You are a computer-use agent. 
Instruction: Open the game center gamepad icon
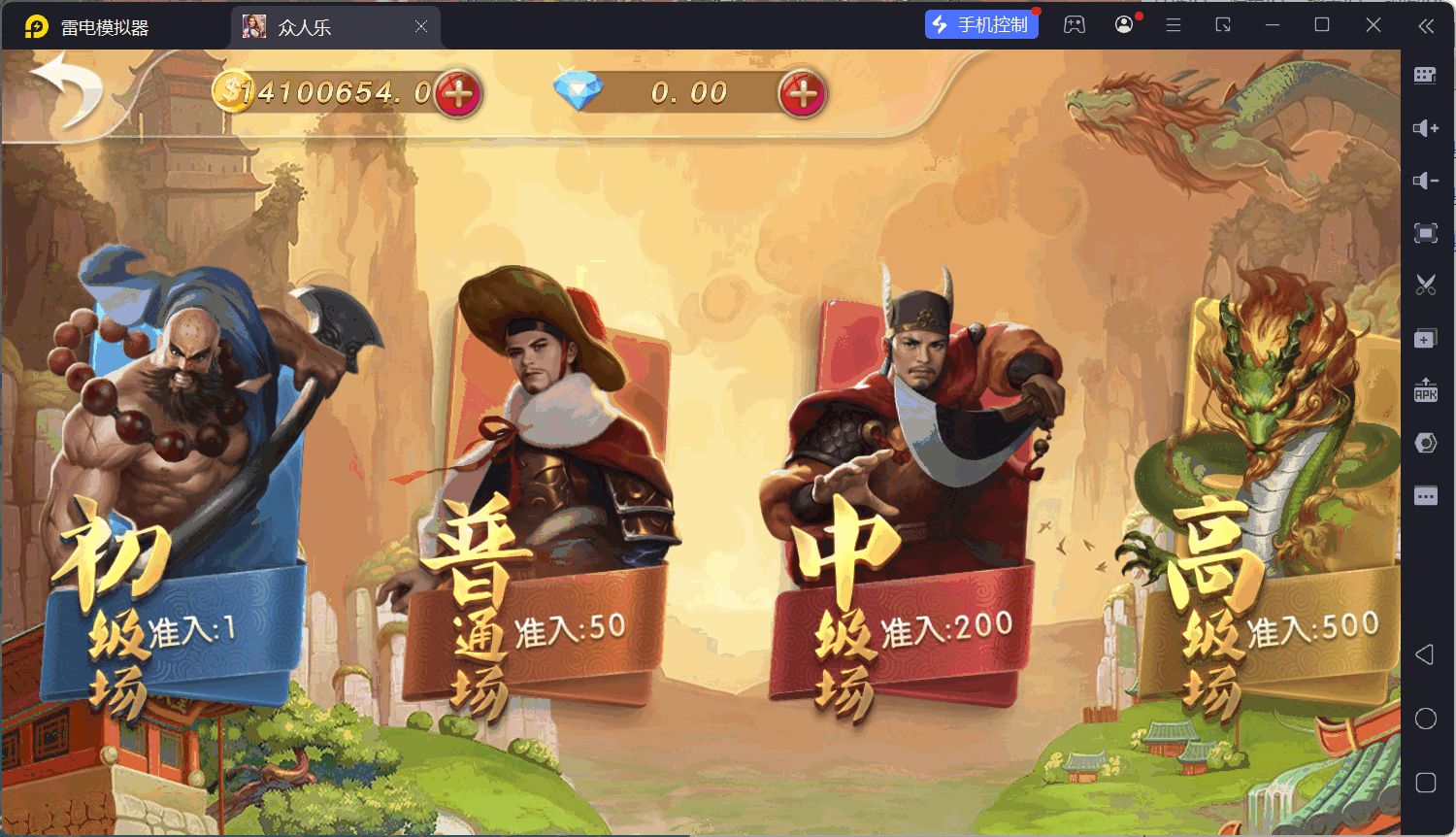tap(1075, 25)
